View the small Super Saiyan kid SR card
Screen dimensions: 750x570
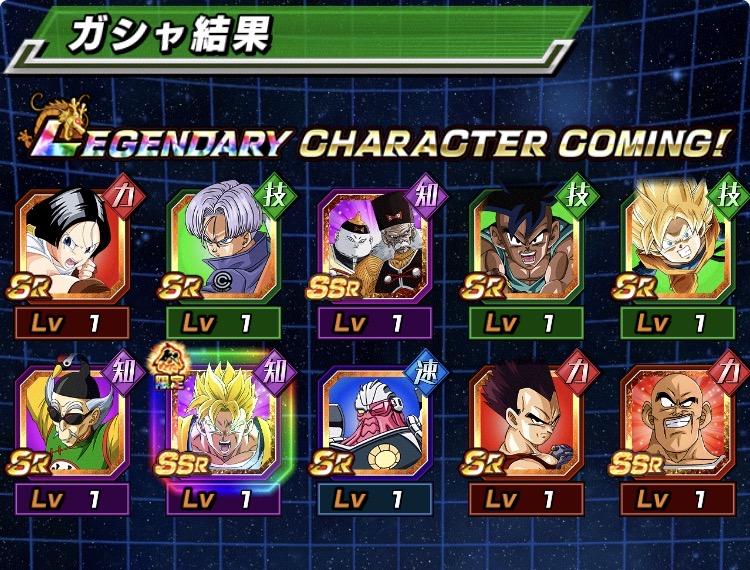click(x=676, y=245)
